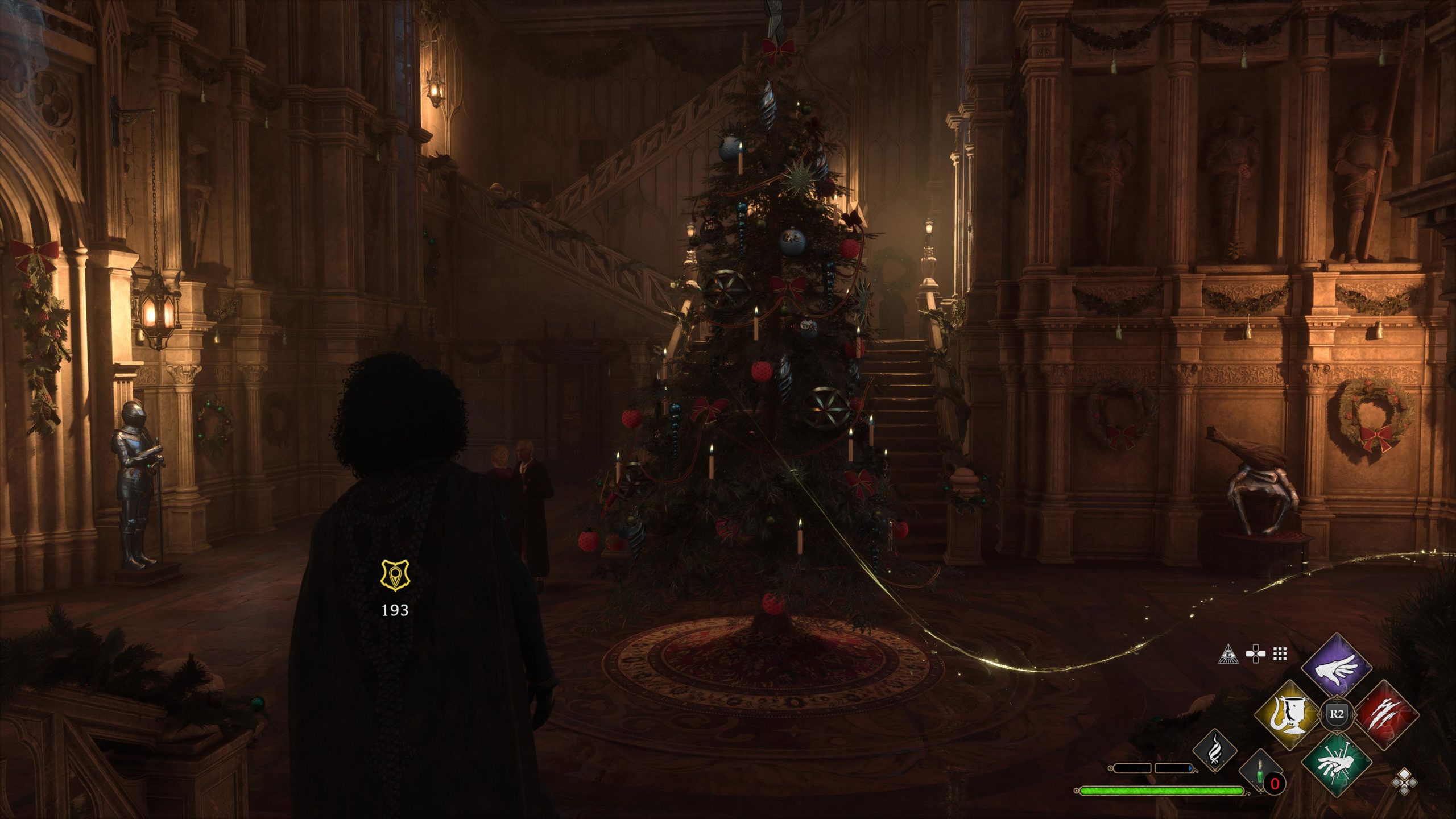Switch spell set via four-diamond selector
Image resolution: width=1456 pixels, height=819 pixels.
pos(1405,781)
